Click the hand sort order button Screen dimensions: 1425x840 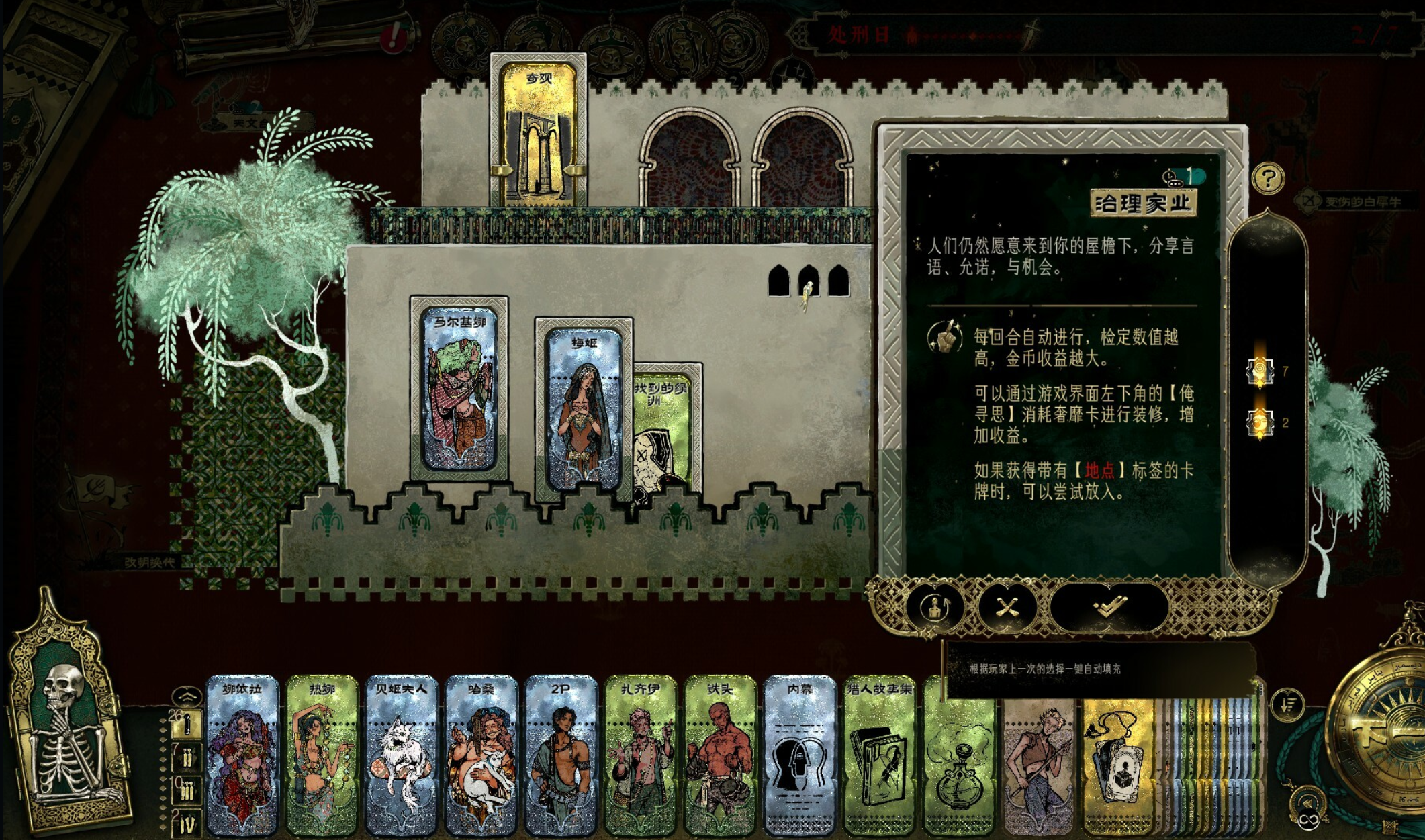tap(1287, 704)
